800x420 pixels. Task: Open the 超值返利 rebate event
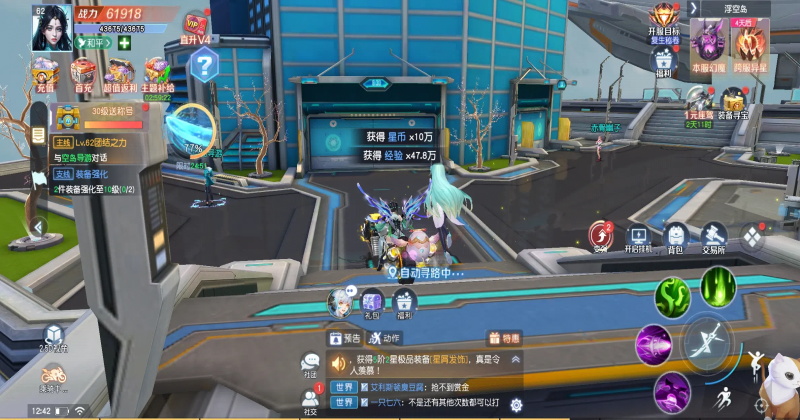(x=120, y=76)
